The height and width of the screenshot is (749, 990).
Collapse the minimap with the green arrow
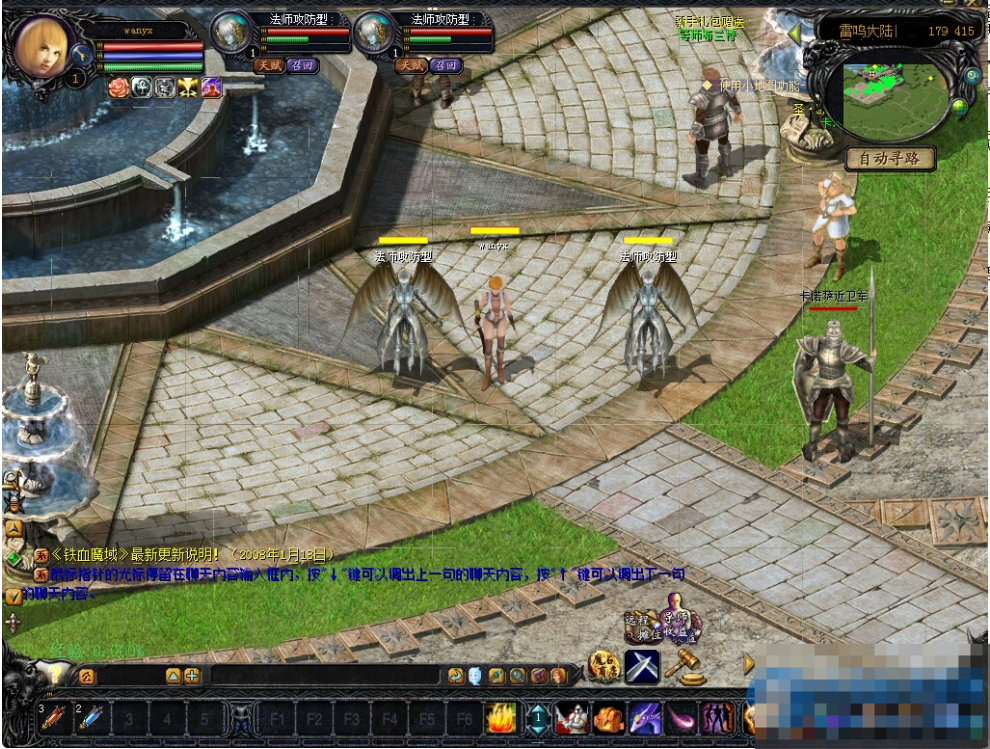(795, 33)
